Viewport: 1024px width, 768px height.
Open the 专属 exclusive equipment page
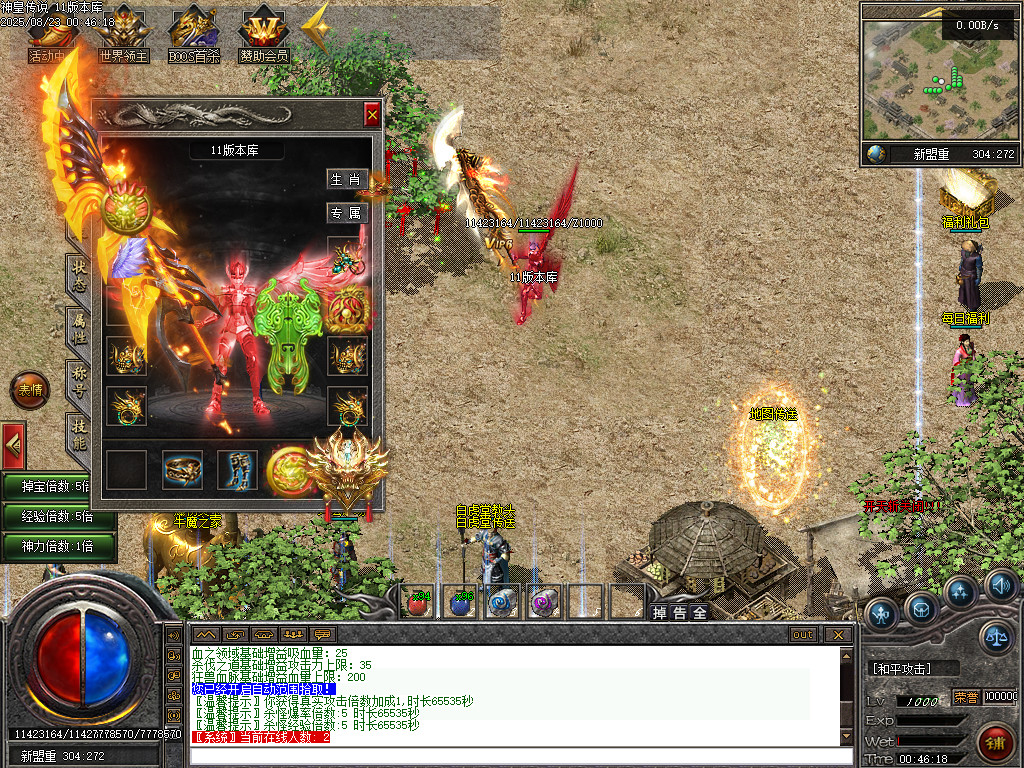(x=346, y=212)
